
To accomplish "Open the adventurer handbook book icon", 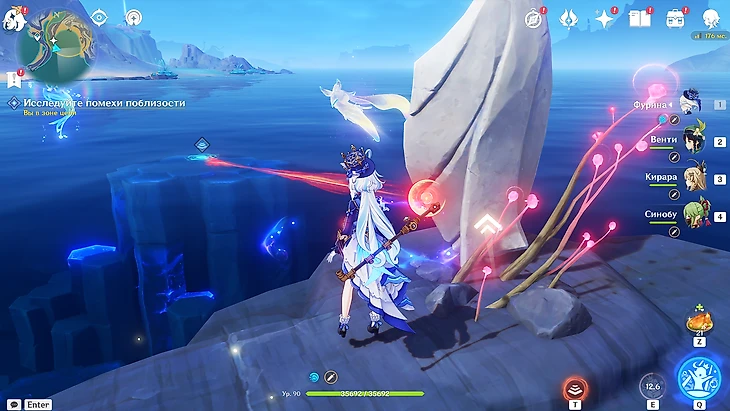I will tap(638, 18).
